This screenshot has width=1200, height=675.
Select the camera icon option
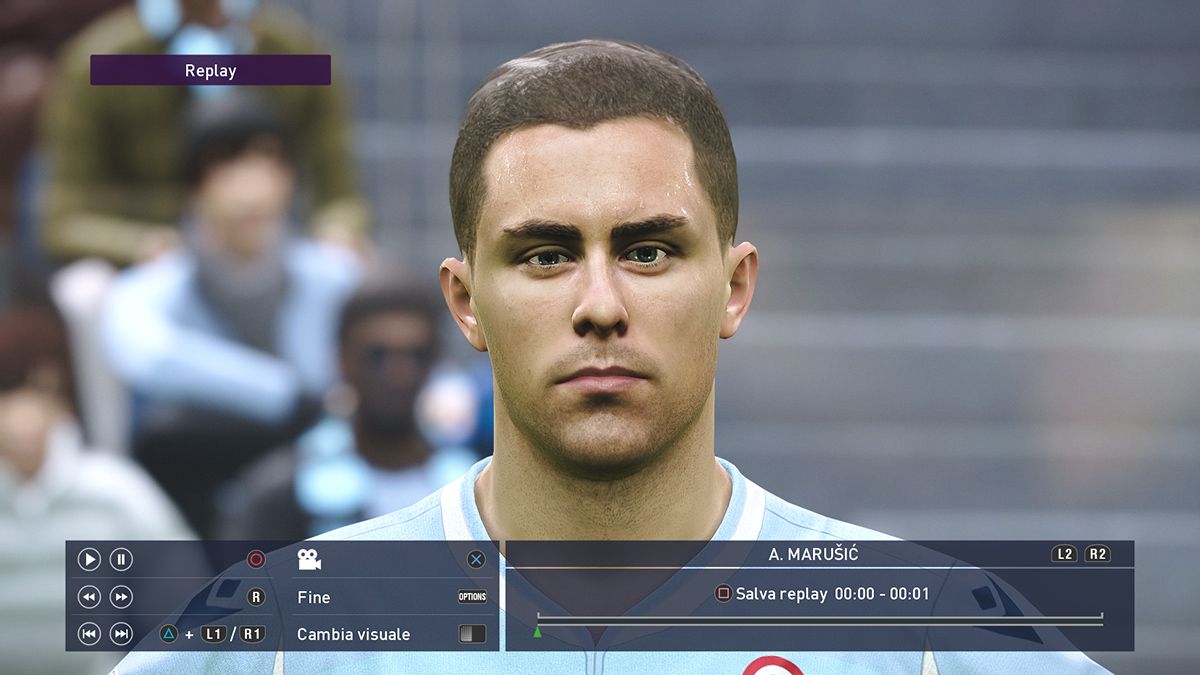point(309,560)
